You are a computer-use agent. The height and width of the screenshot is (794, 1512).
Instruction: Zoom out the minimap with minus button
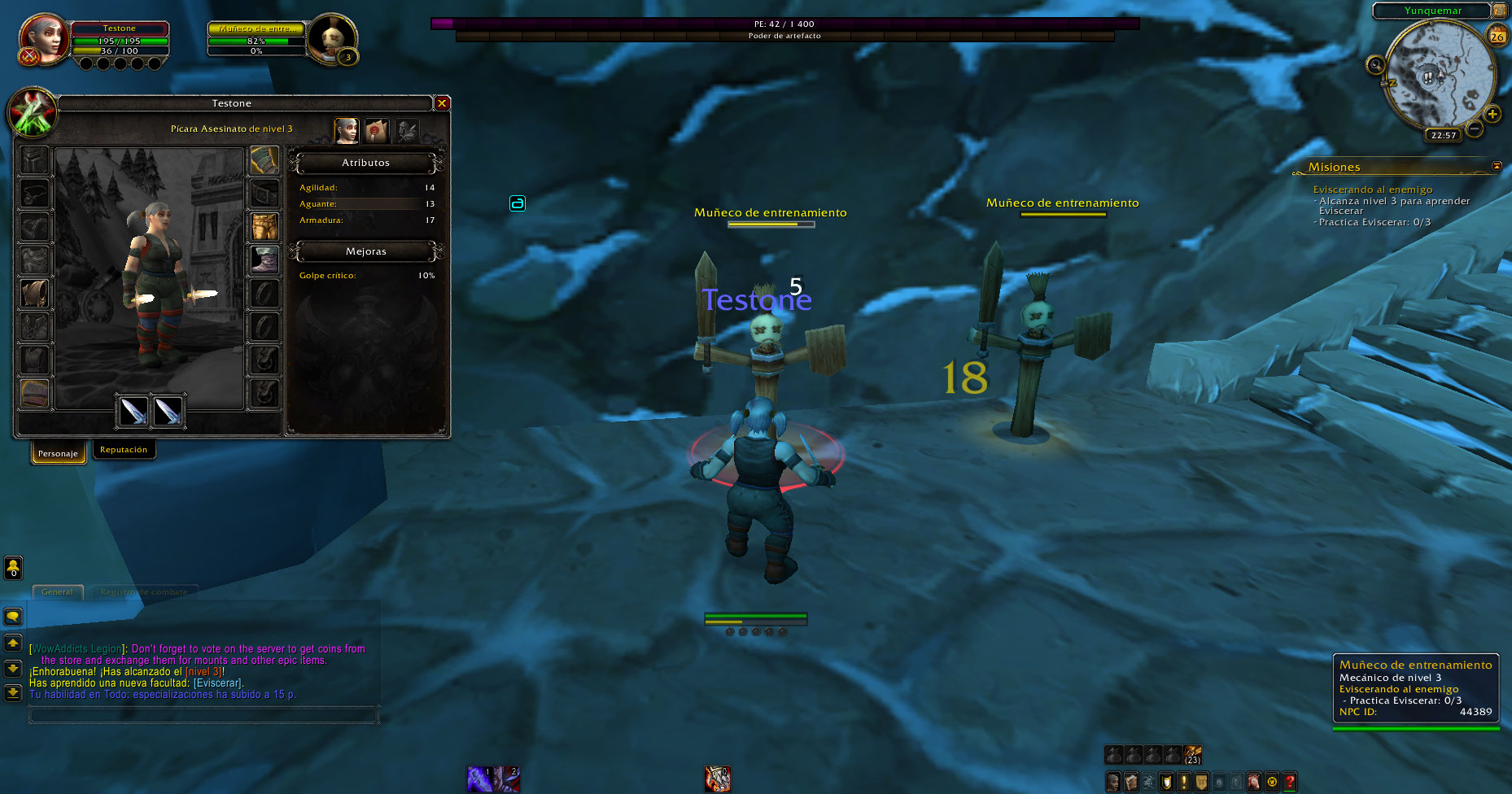[1474, 129]
